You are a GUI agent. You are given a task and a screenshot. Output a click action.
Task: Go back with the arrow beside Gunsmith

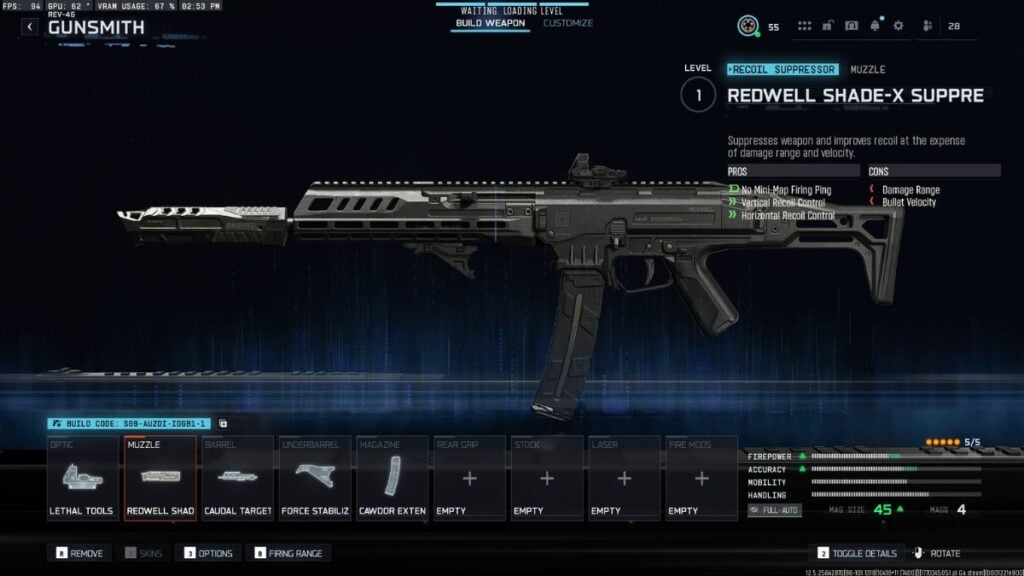point(30,27)
